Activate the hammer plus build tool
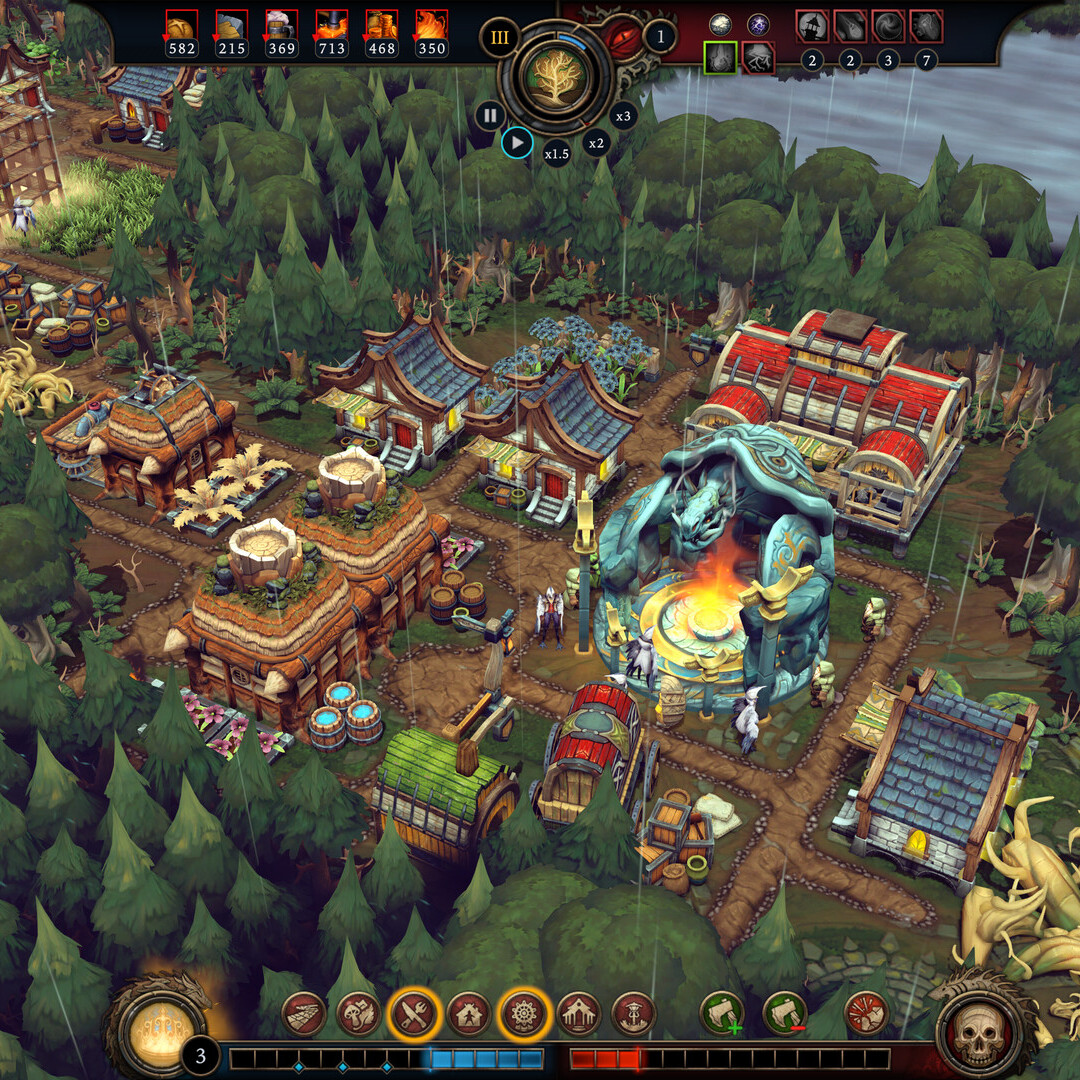 (x=721, y=1014)
